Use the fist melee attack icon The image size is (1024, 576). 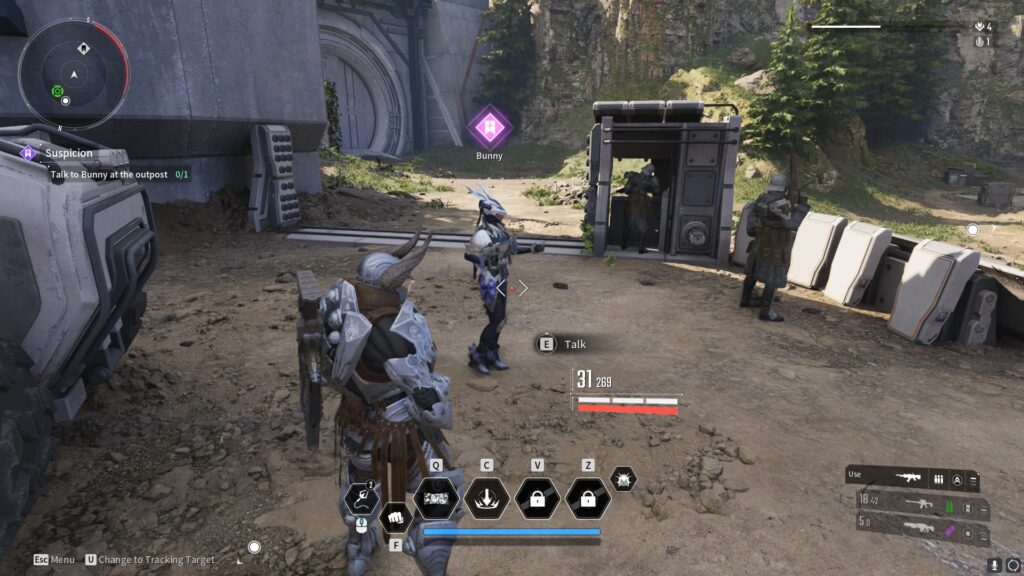tap(395, 519)
